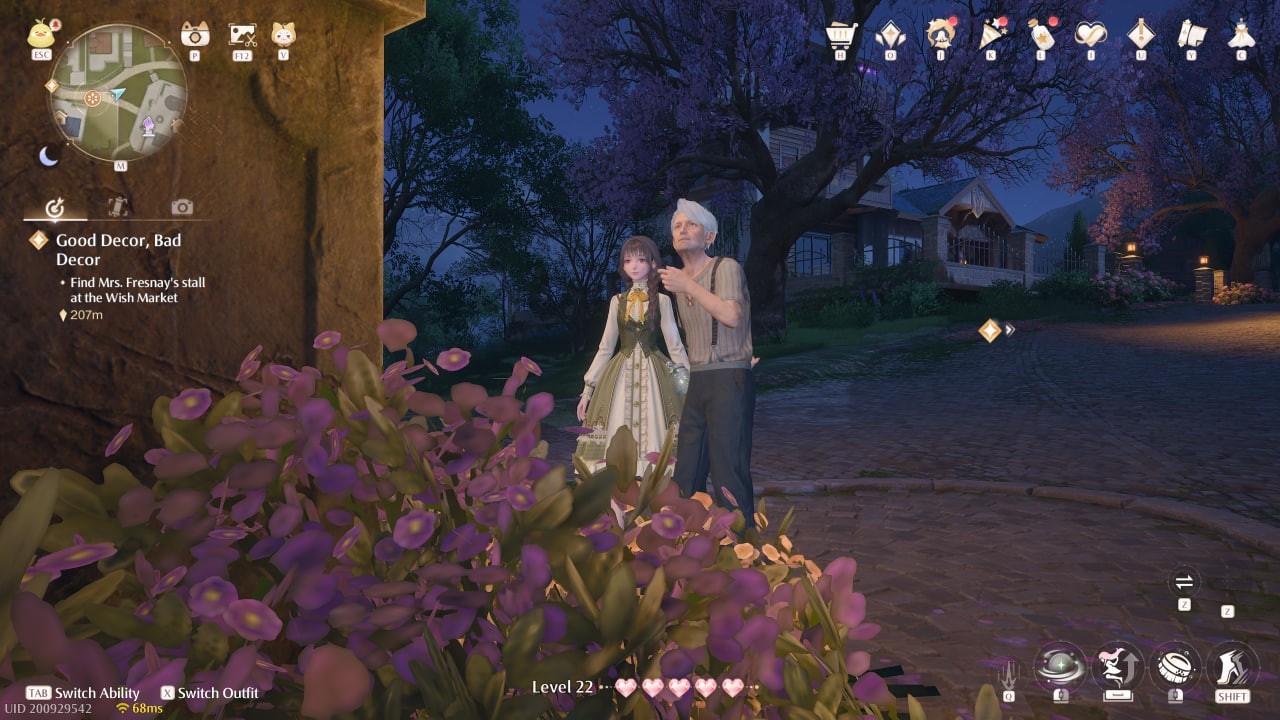The height and width of the screenshot is (720, 1280).
Task: Open the cat-shaped camera icon
Action: 195,34
